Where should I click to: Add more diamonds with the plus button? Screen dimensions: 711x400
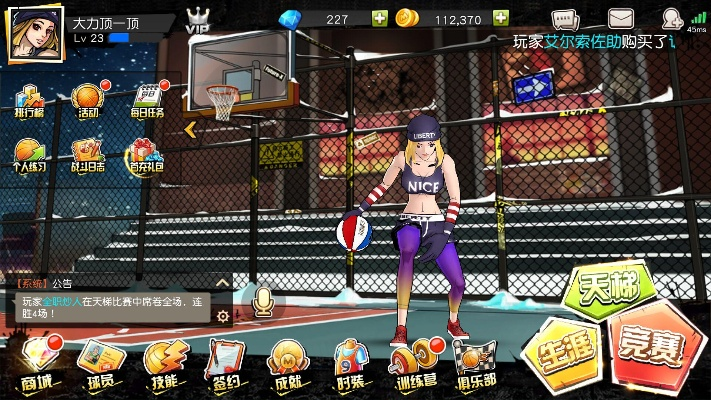point(379,19)
